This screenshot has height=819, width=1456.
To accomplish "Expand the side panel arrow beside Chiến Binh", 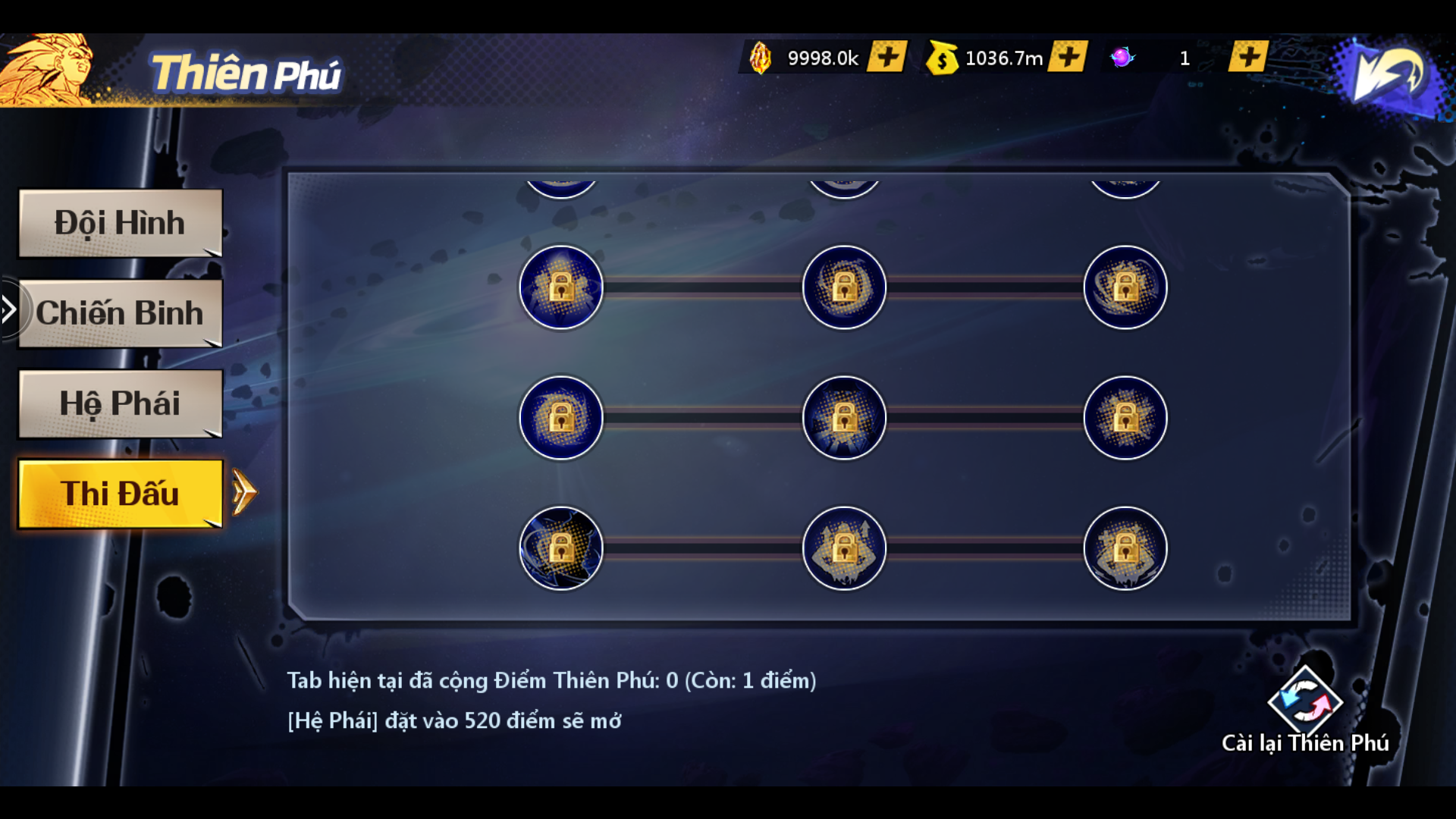I will 8,309.
